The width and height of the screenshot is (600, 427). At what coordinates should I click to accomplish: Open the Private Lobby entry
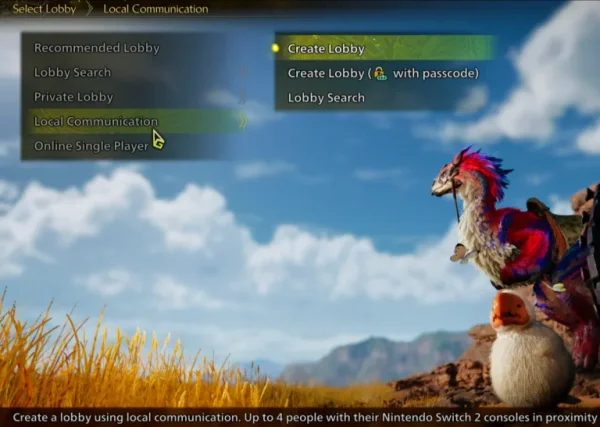point(74,97)
